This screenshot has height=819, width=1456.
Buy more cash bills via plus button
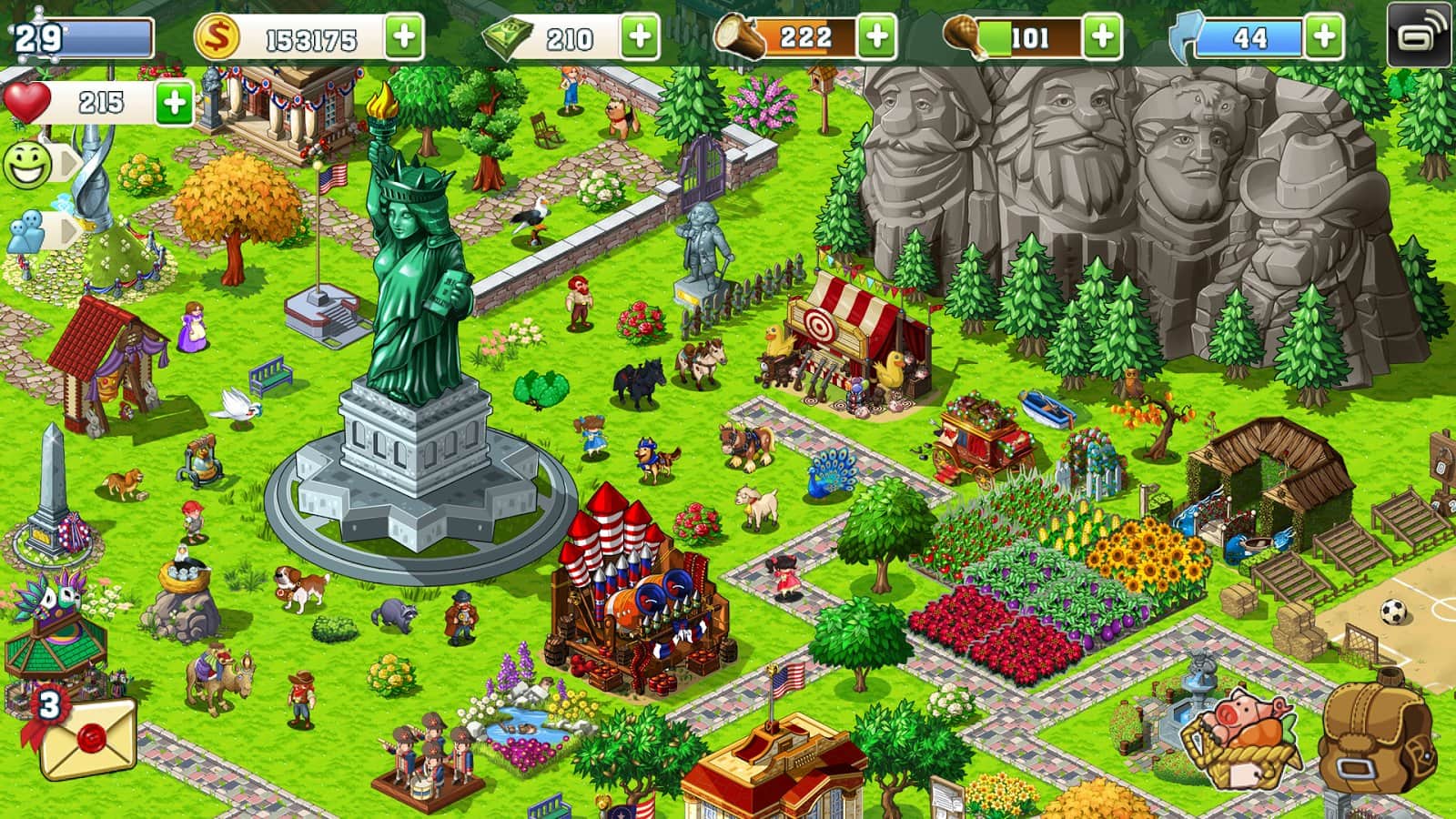[x=640, y=37]
